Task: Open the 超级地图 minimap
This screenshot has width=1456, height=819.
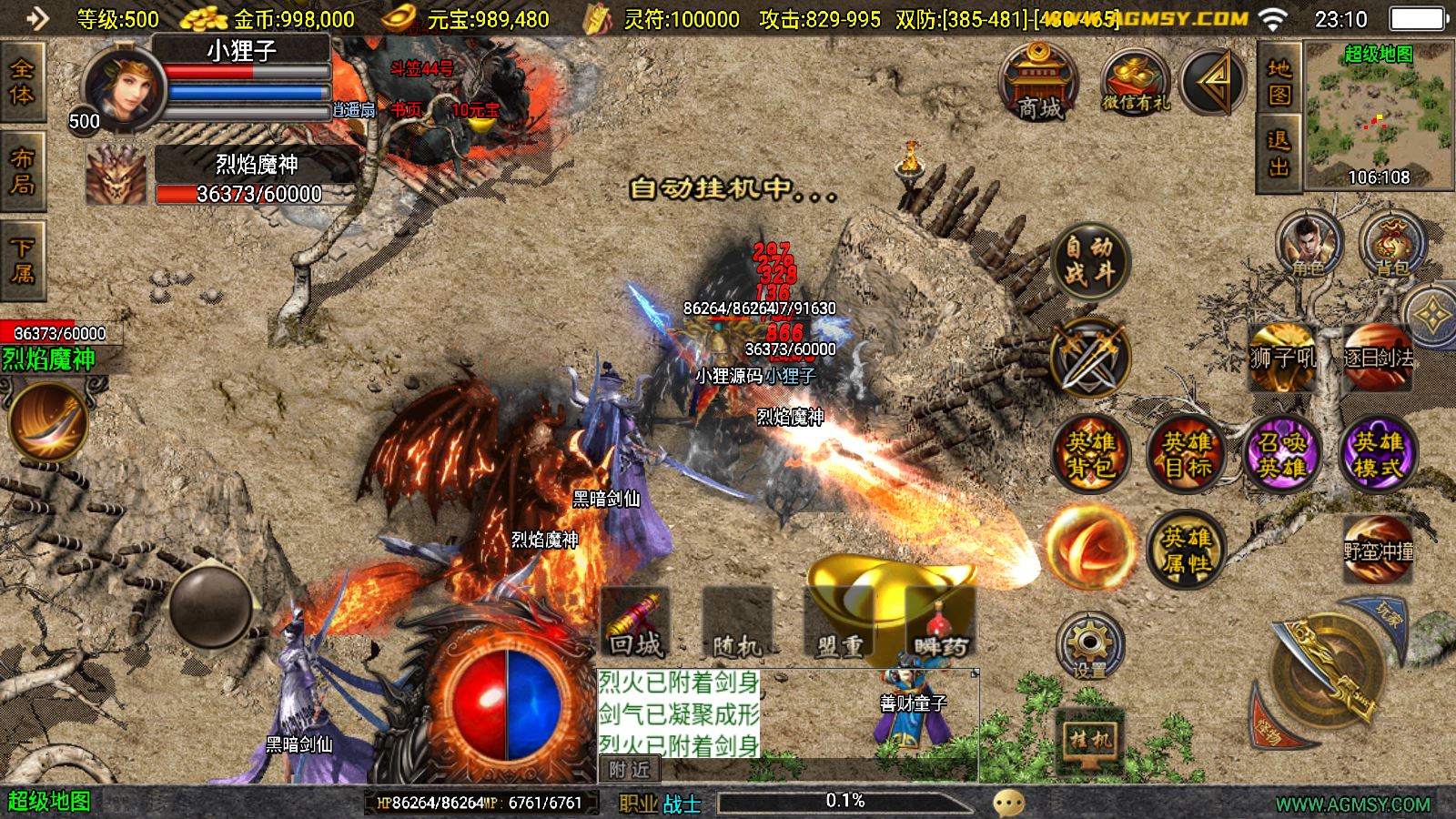Action: pos(1378,115)
